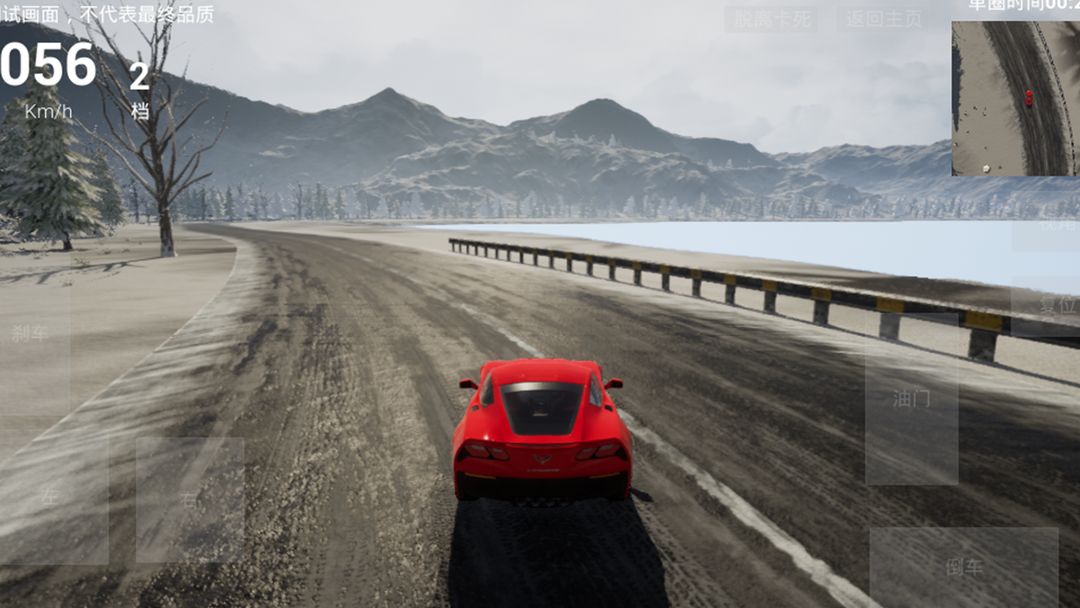
Task: Steer right with the 右 button
Action: tap(189, 500)
